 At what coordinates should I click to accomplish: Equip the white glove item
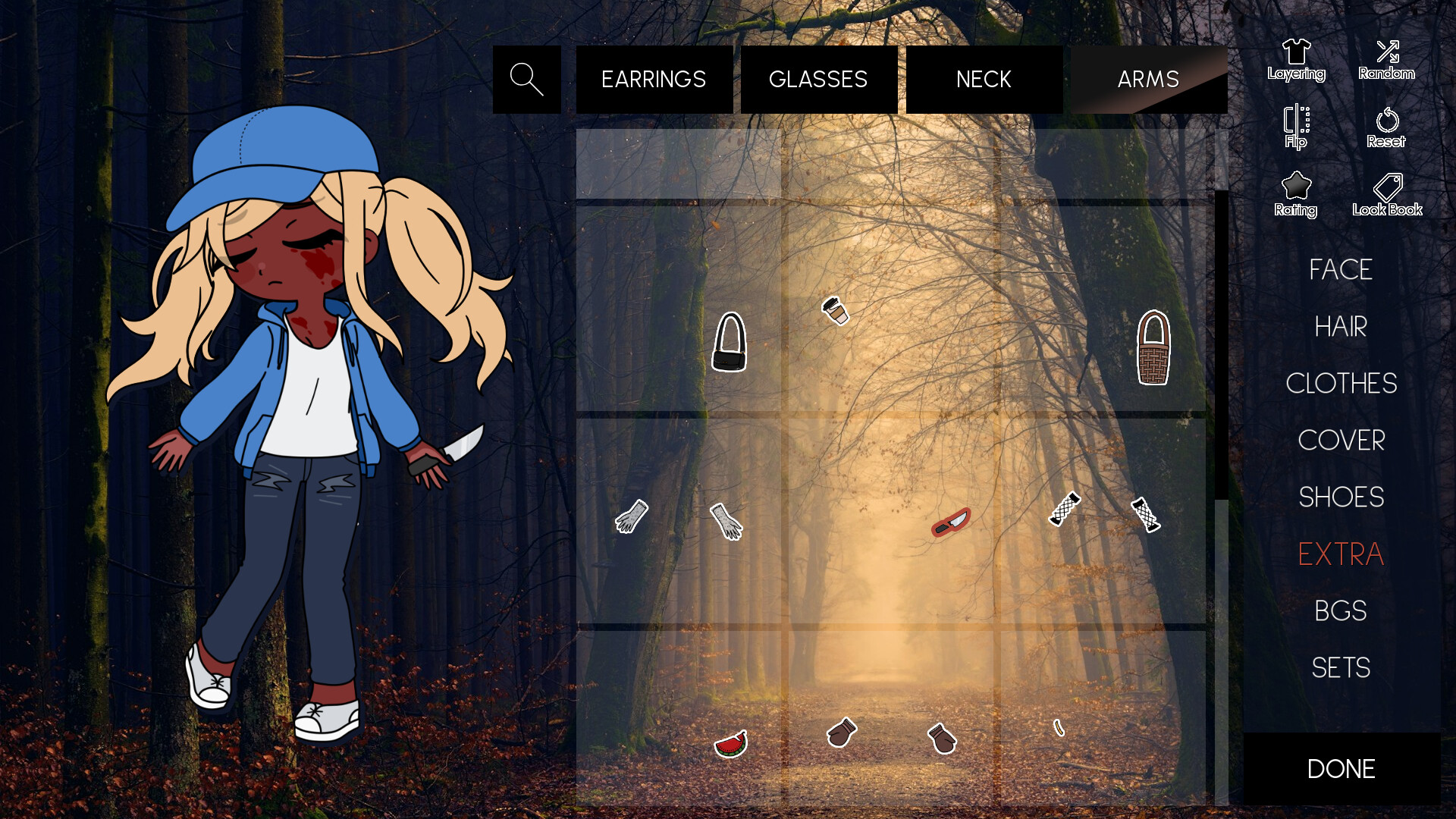(x=726, y=522)
